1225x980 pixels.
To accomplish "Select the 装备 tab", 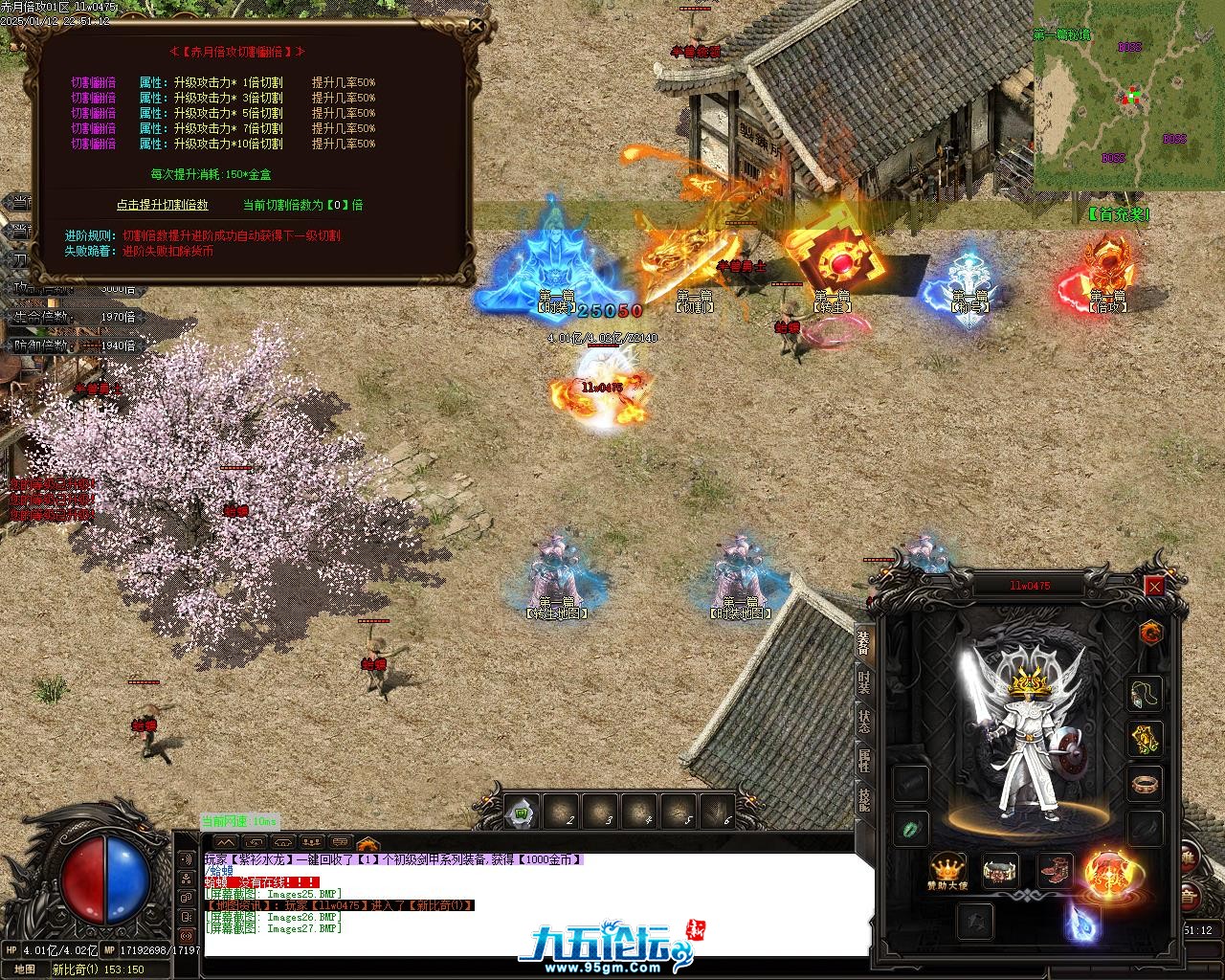I will [864, 642].
